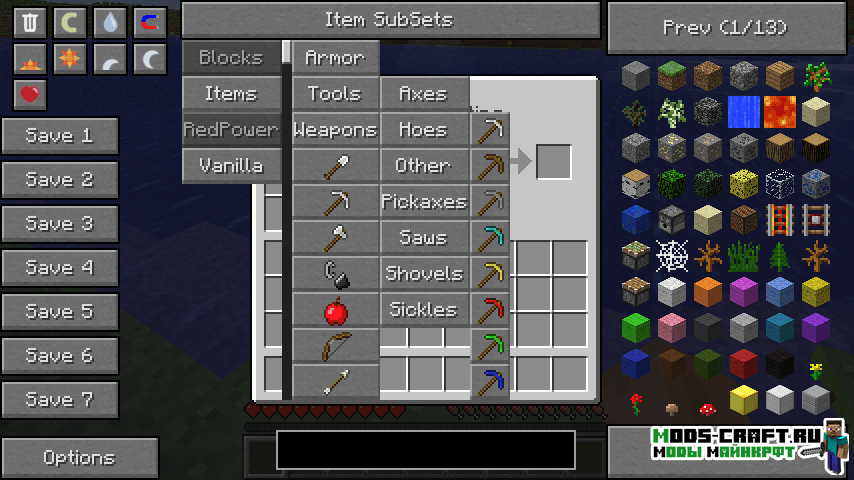The width and height of the screenshot is (854, 480).
Task: Click the Save 4 slot button
Action: (x=60, y=268)
